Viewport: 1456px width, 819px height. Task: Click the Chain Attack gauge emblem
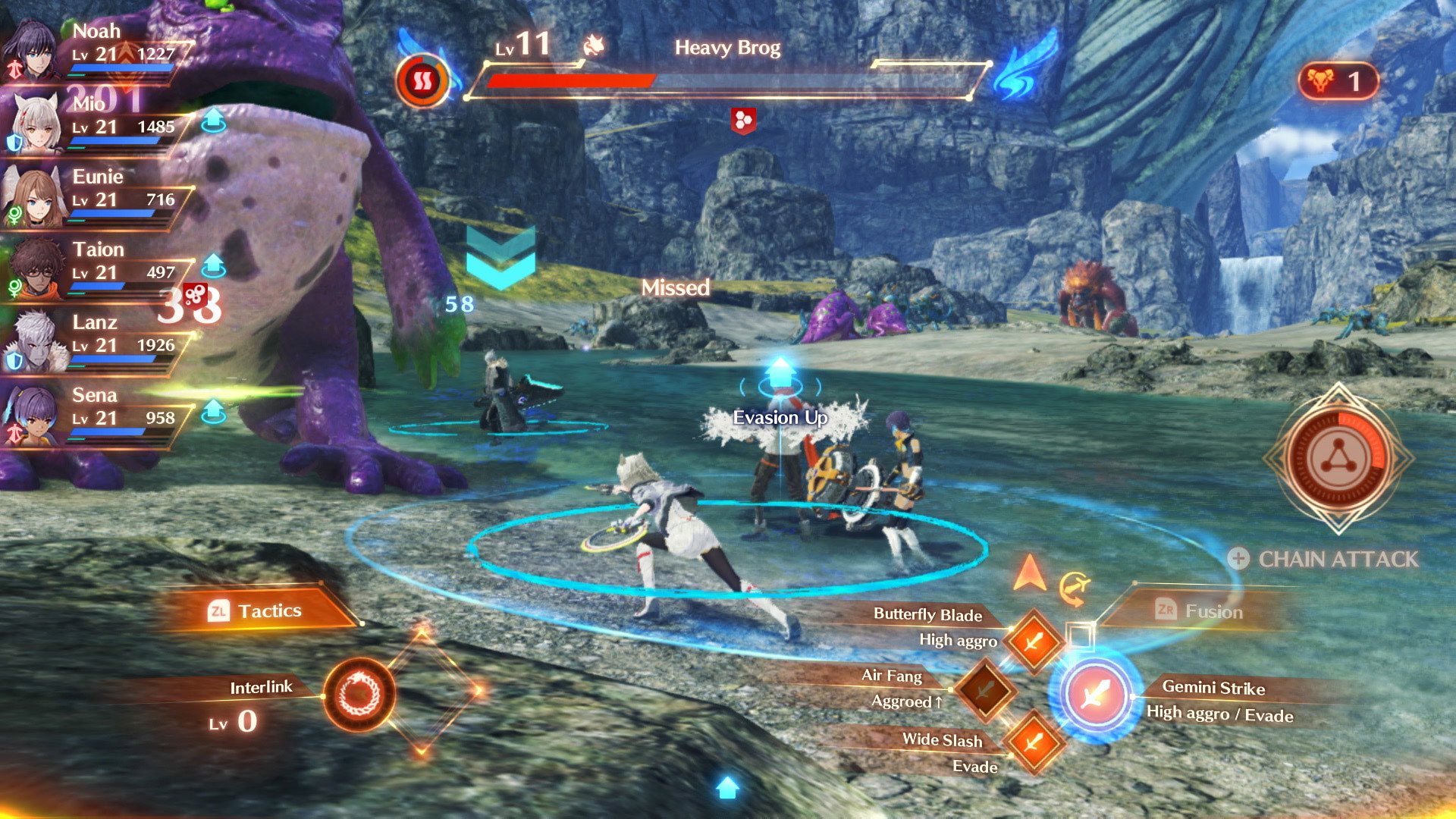click(x=1338, y=458)
